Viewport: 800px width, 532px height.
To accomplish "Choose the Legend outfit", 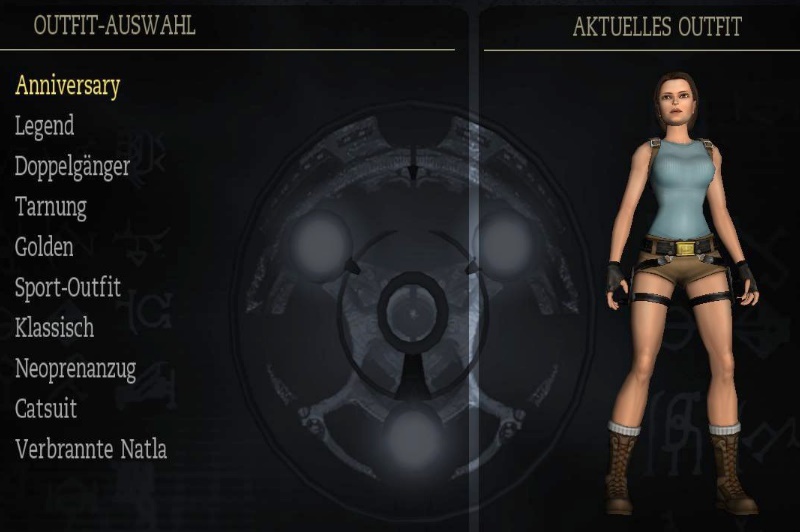I will point(44,126).
